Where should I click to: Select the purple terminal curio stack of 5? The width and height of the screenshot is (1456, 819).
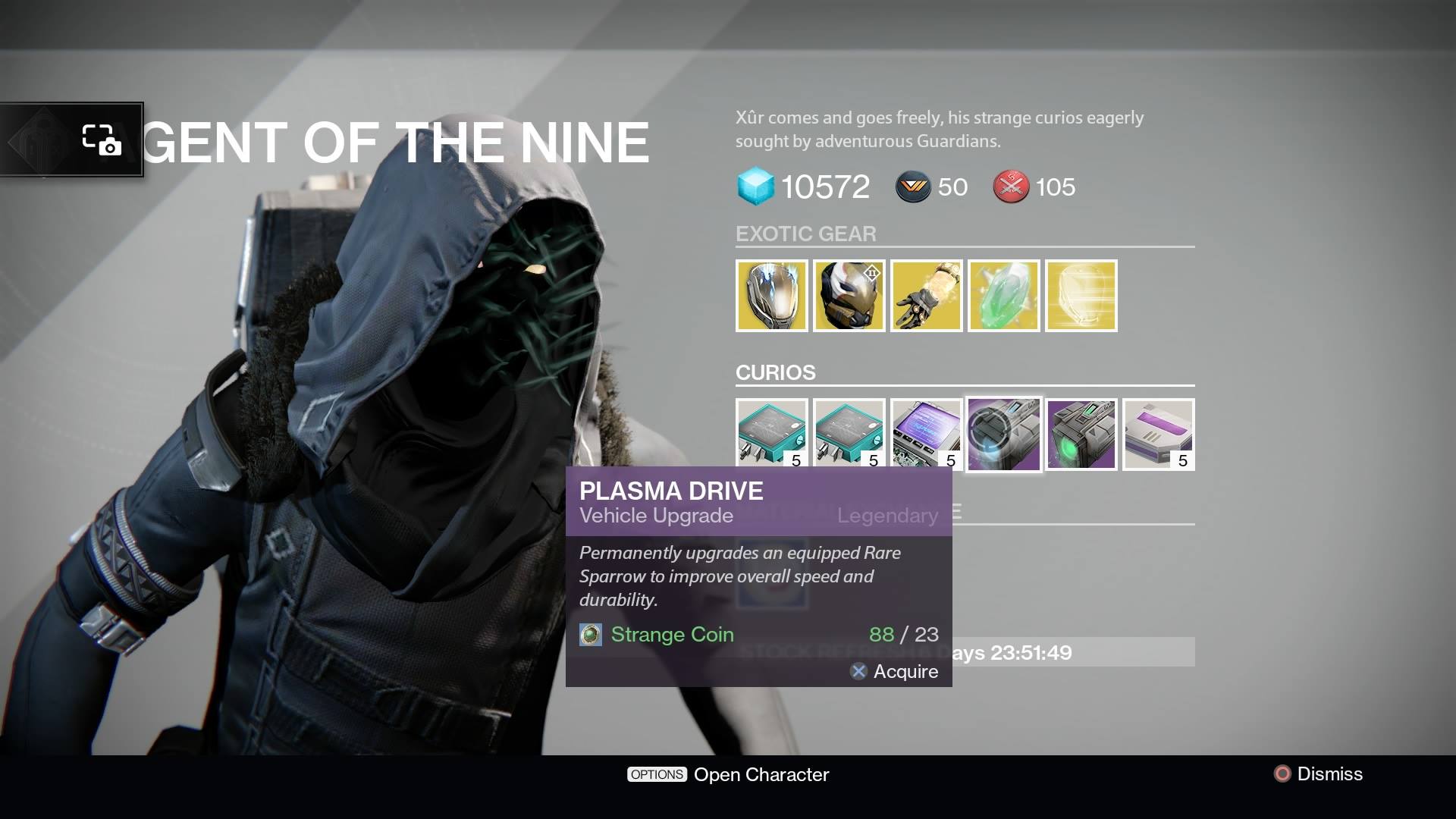[926, 434]
